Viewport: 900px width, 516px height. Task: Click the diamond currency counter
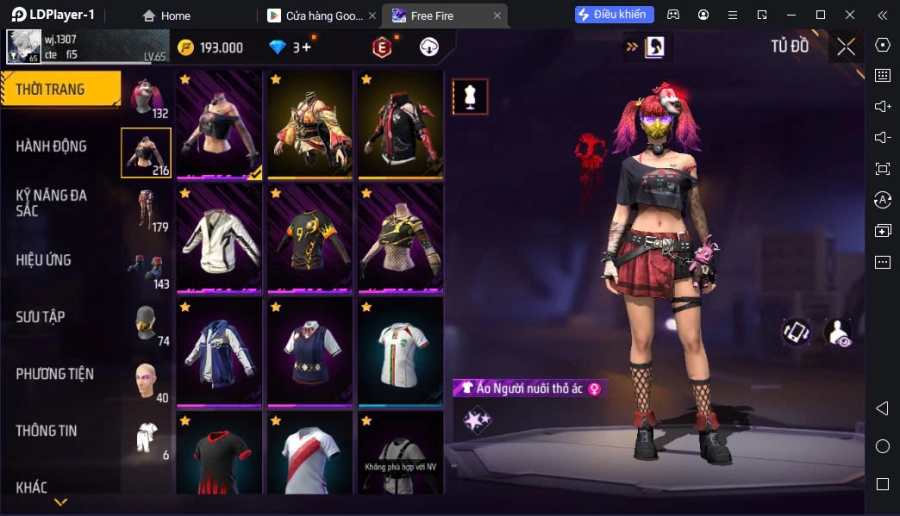(290, 47)
